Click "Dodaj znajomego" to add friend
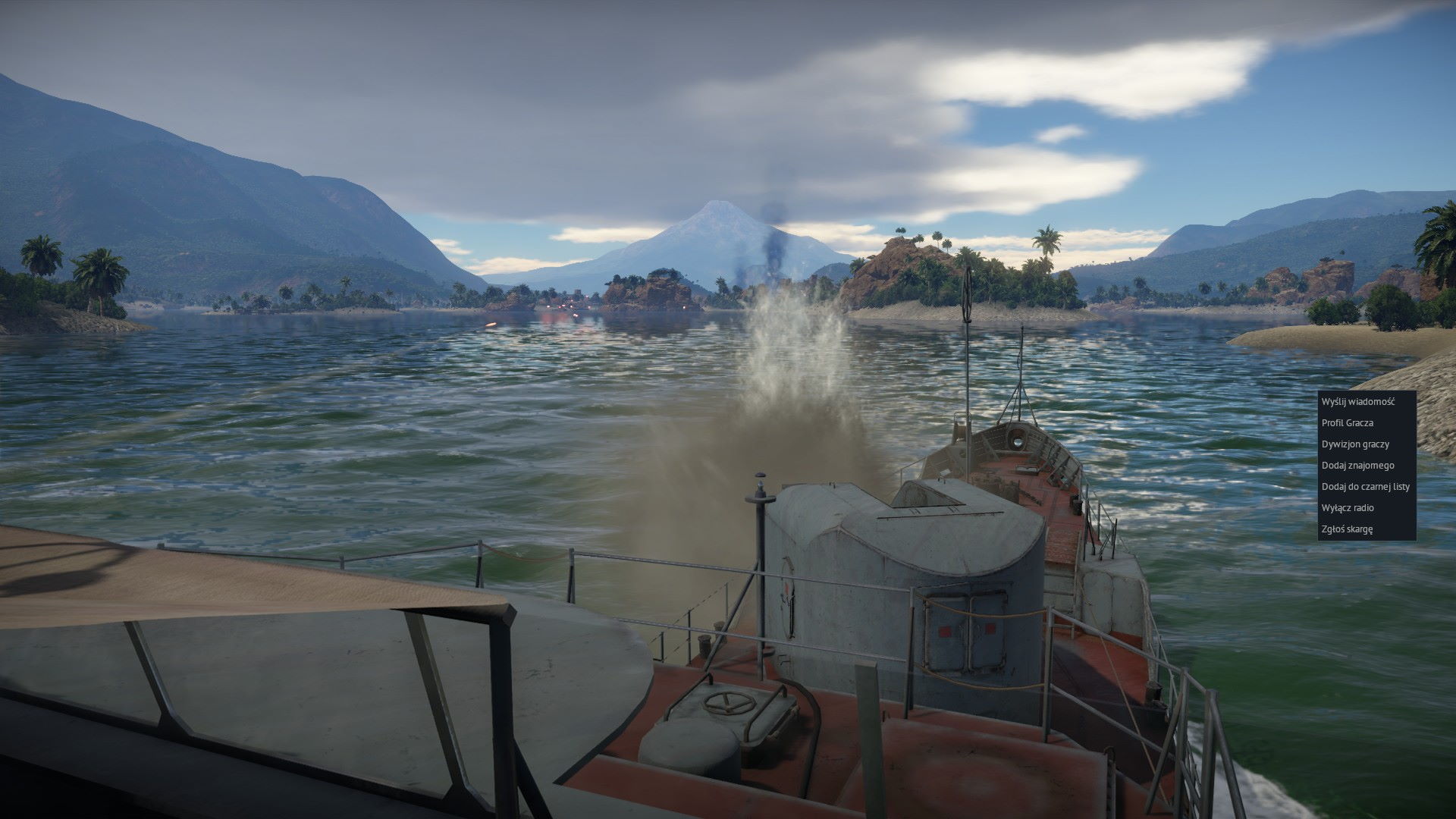This screenshot has width=1456, height=819. [1357, 466]
